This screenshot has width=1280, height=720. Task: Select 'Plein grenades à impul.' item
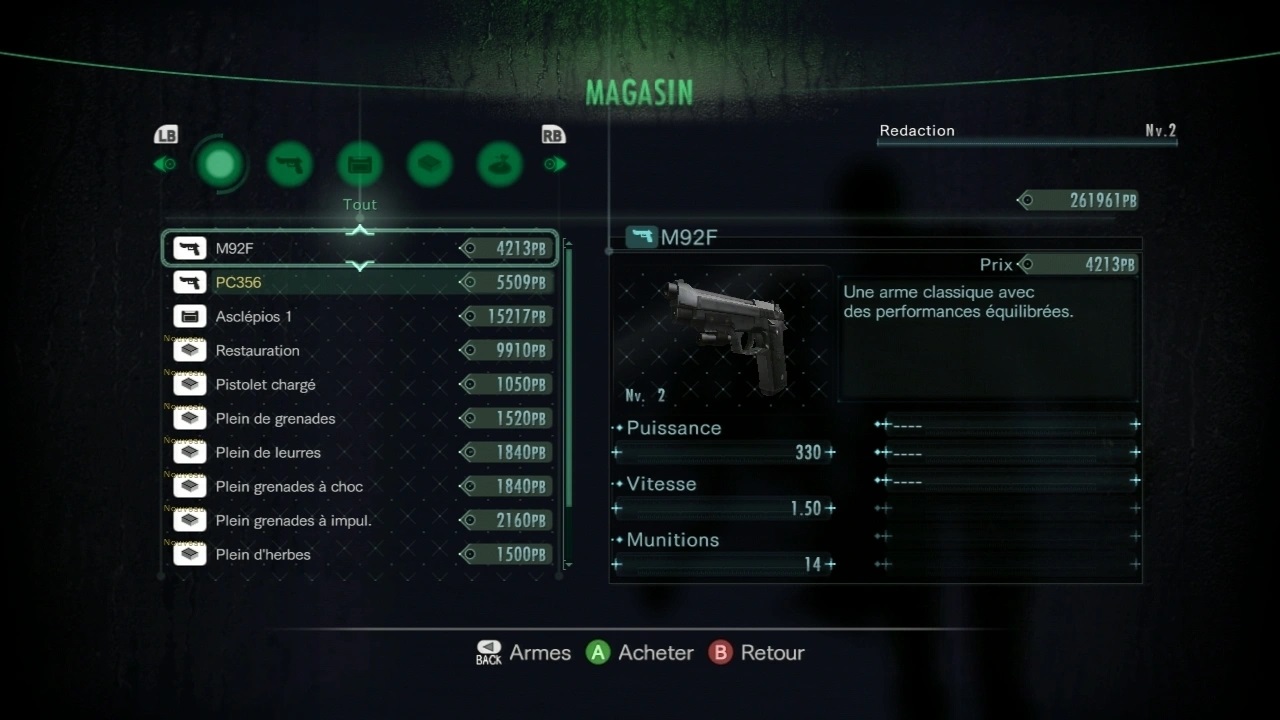pyautogui.click(x=360, y=521)
